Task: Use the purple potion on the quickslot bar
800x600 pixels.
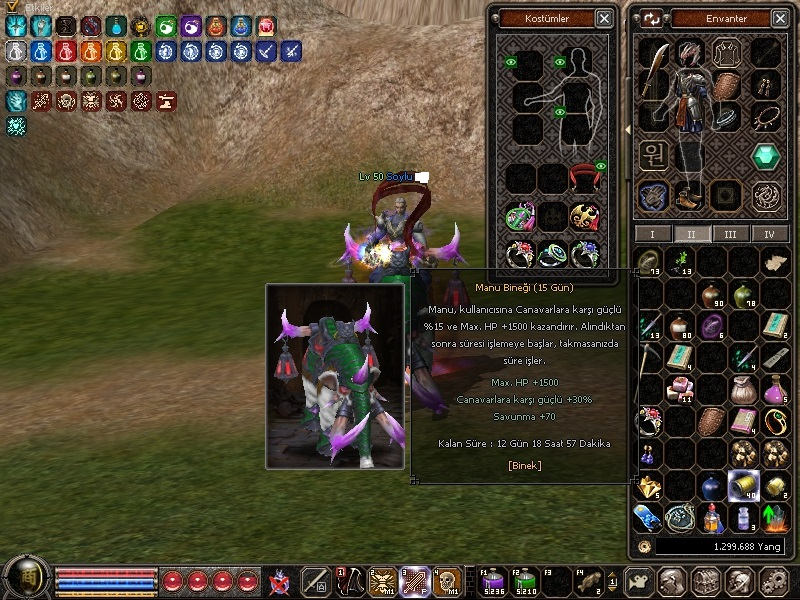Action: pyautogui.click(x=493, y=580)
